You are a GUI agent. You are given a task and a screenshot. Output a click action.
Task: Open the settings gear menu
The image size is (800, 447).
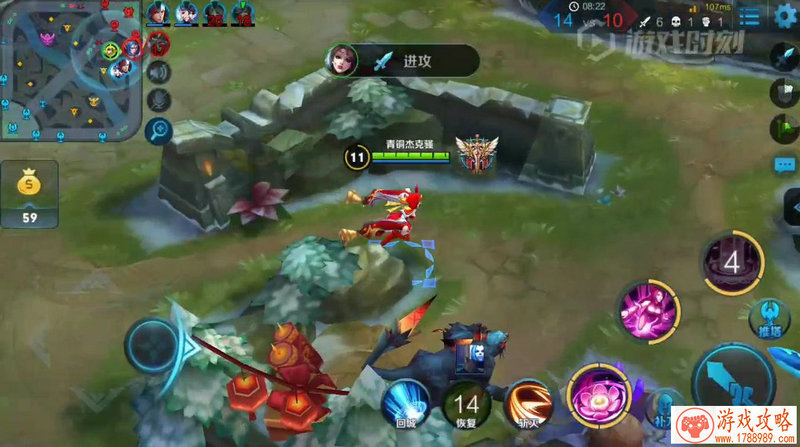(785, 17)
